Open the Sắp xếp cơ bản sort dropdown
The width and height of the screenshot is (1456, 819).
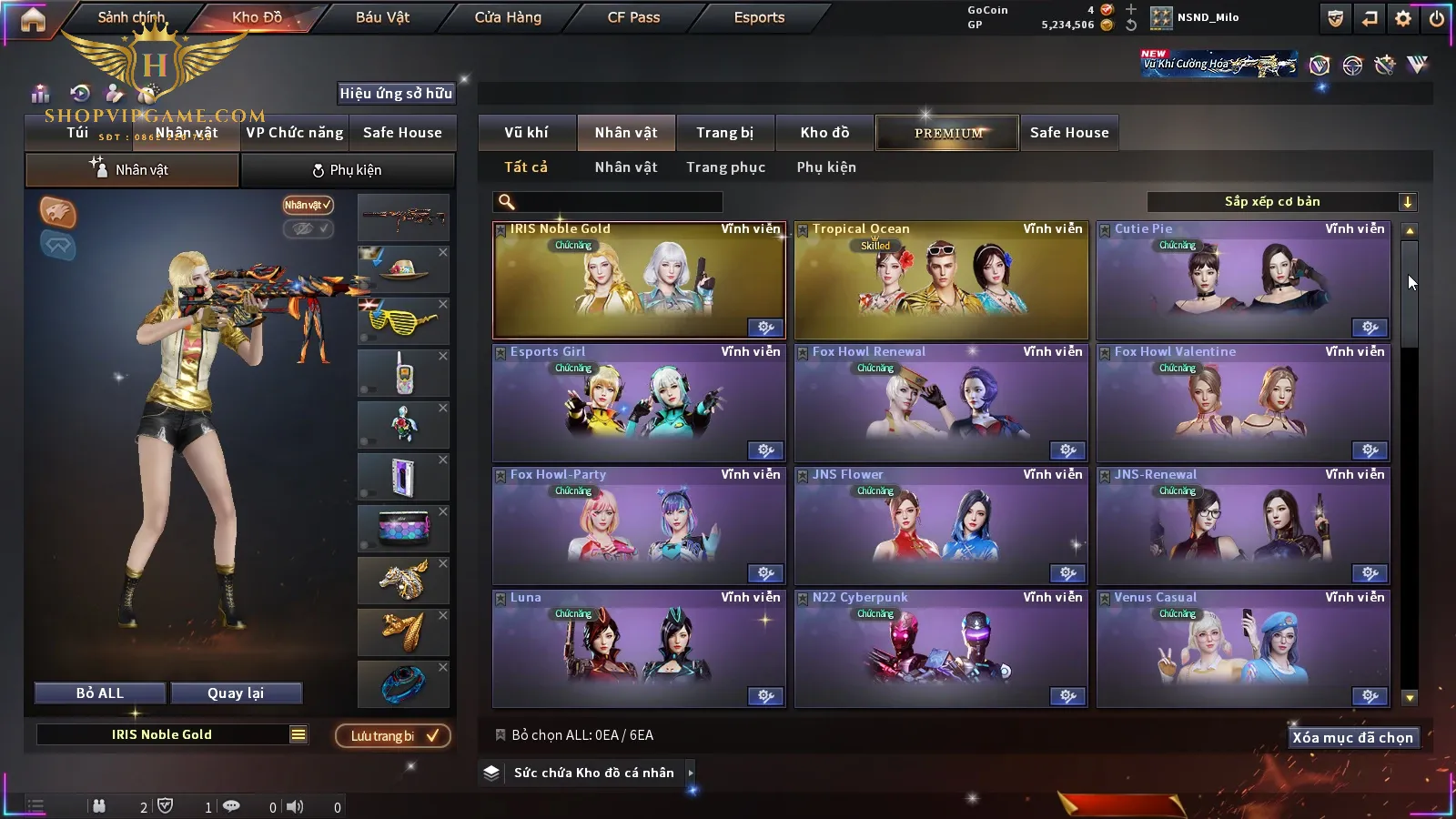1282,202
